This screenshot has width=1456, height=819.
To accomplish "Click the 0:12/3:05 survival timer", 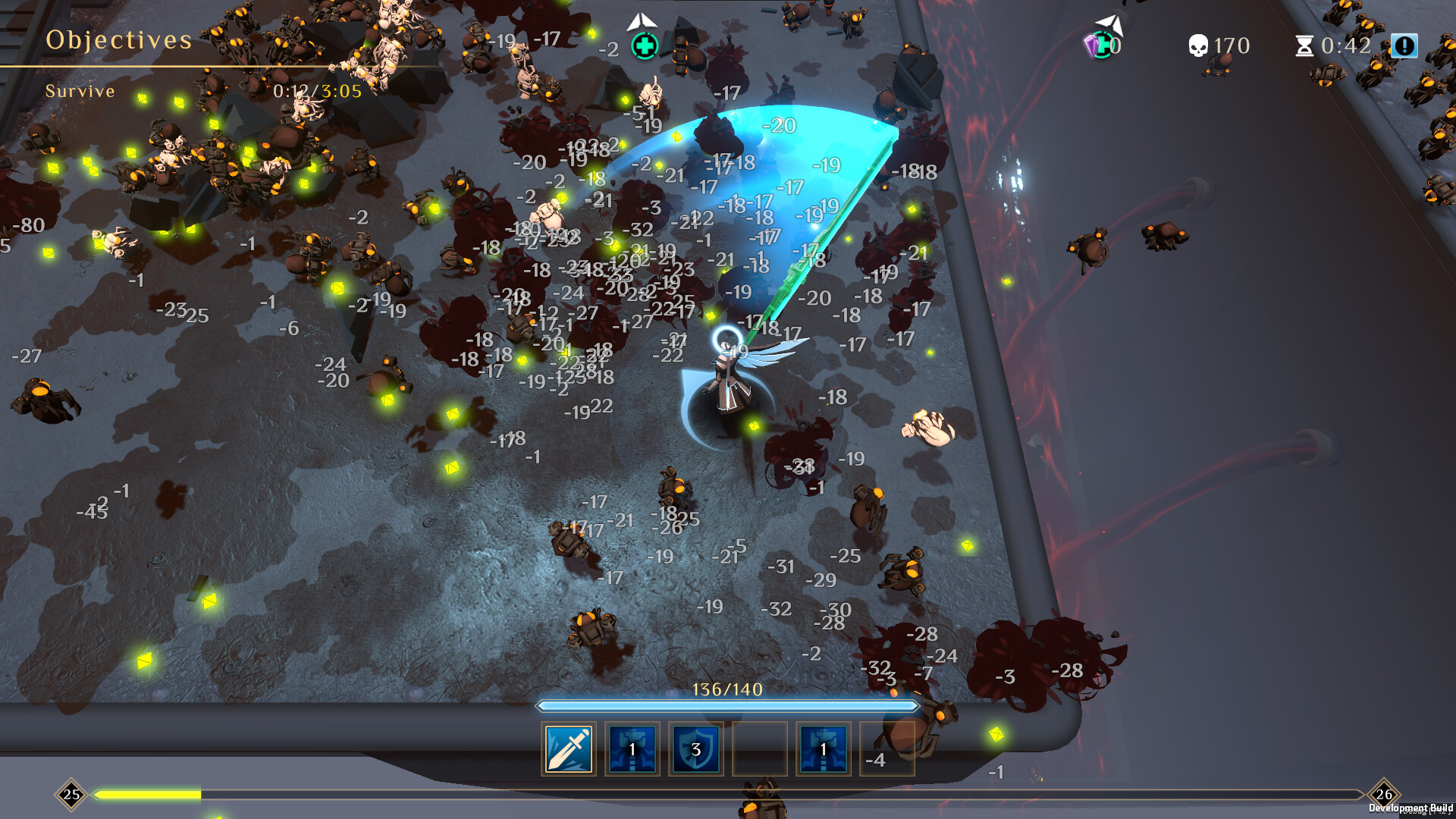I will (x=316, y=91).
